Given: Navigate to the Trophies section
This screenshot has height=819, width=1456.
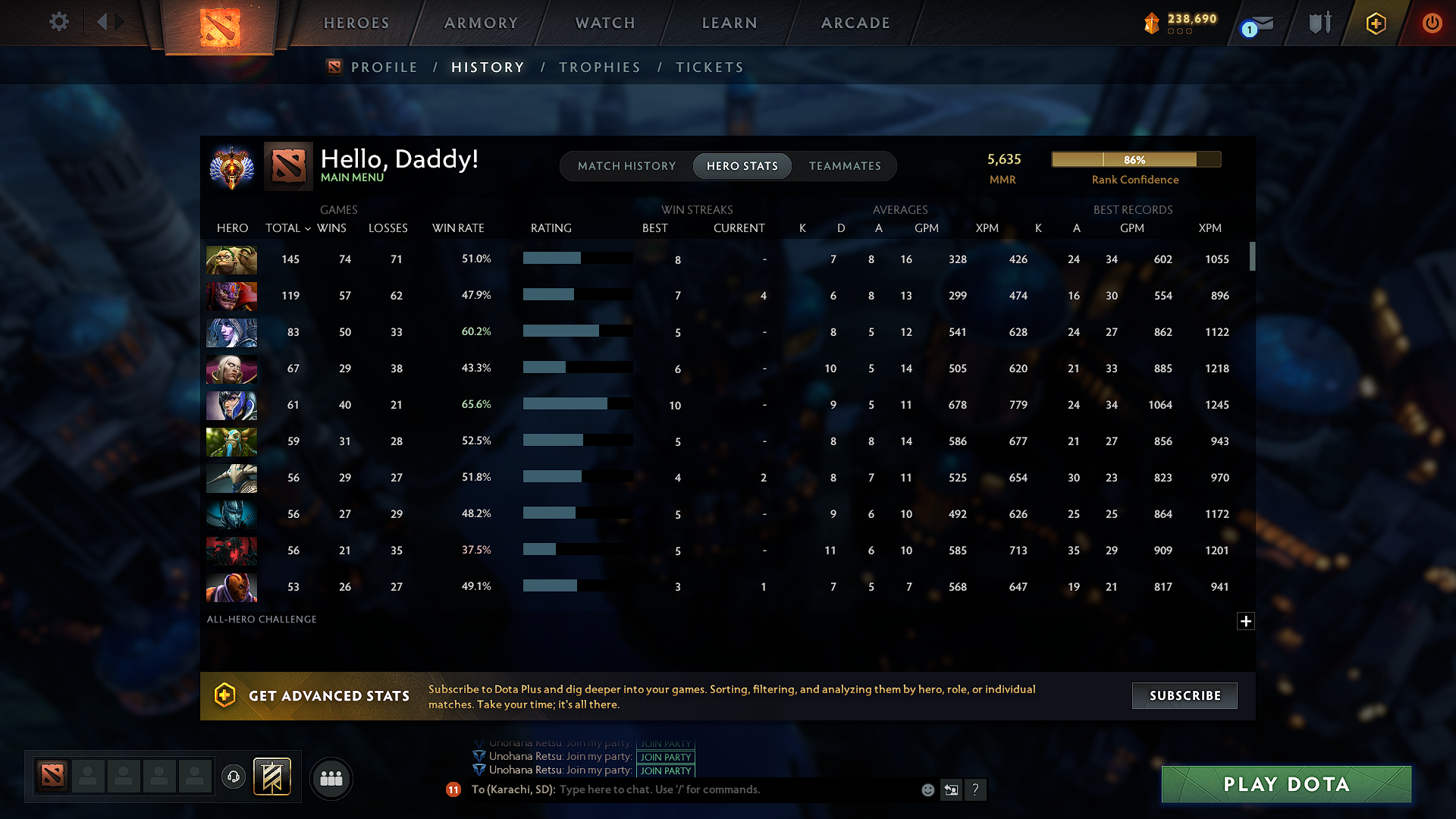Looking at the screenshot, I should (x=599, y=67).
